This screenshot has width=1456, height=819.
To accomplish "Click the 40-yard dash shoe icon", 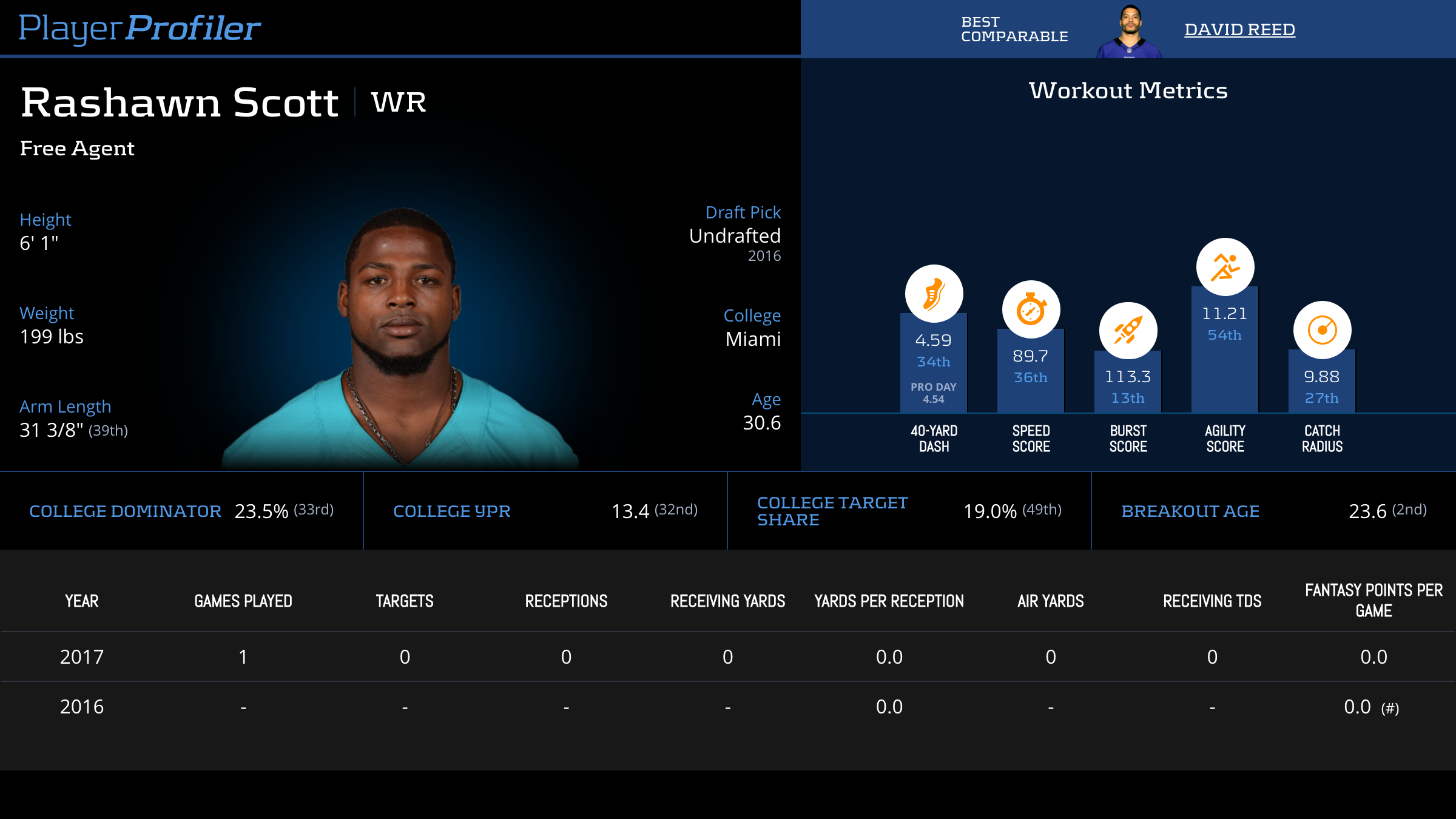I will (934, 294).
